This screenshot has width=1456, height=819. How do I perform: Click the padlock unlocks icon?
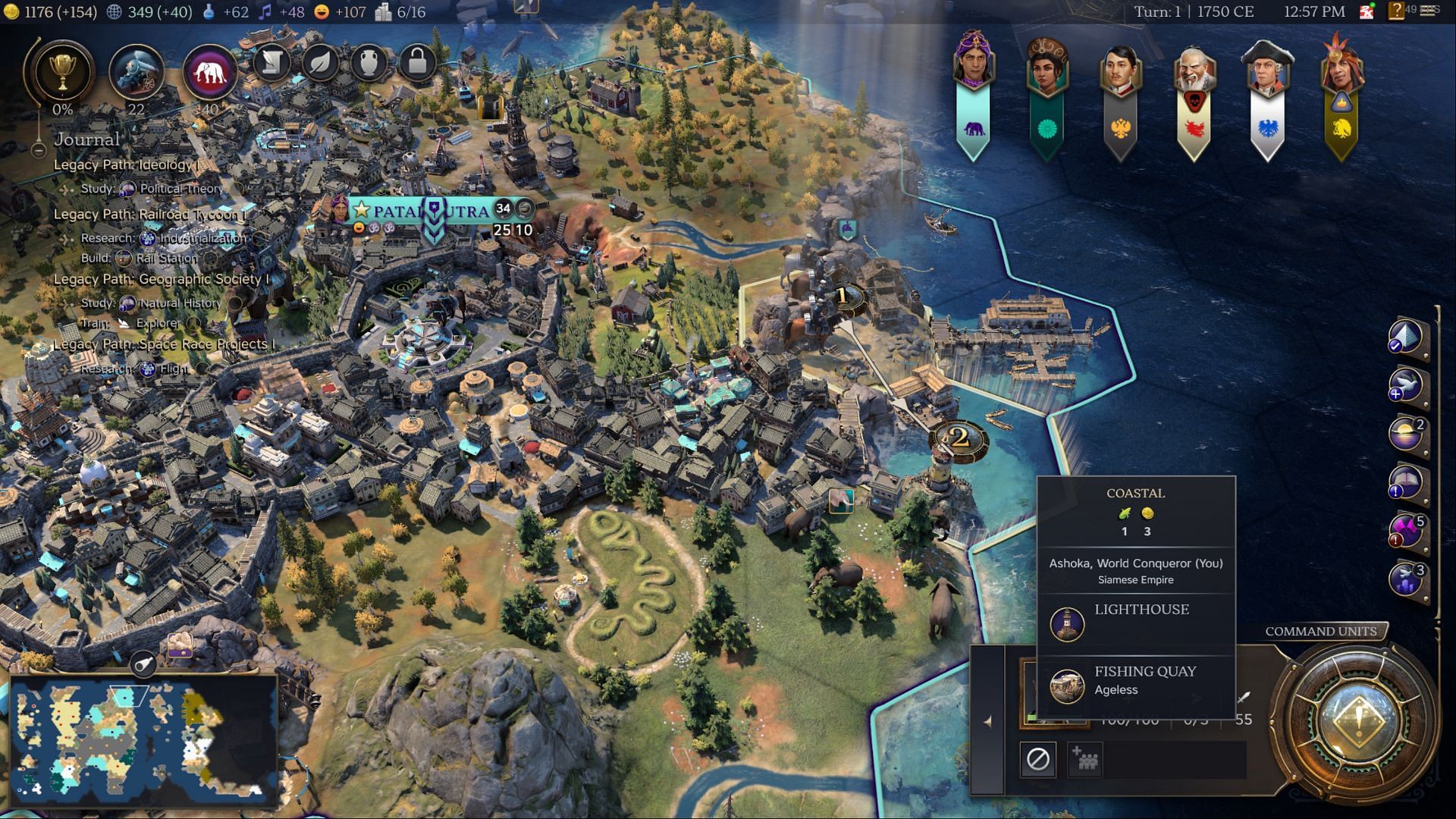pyautogui.click(x=417, y=62)
